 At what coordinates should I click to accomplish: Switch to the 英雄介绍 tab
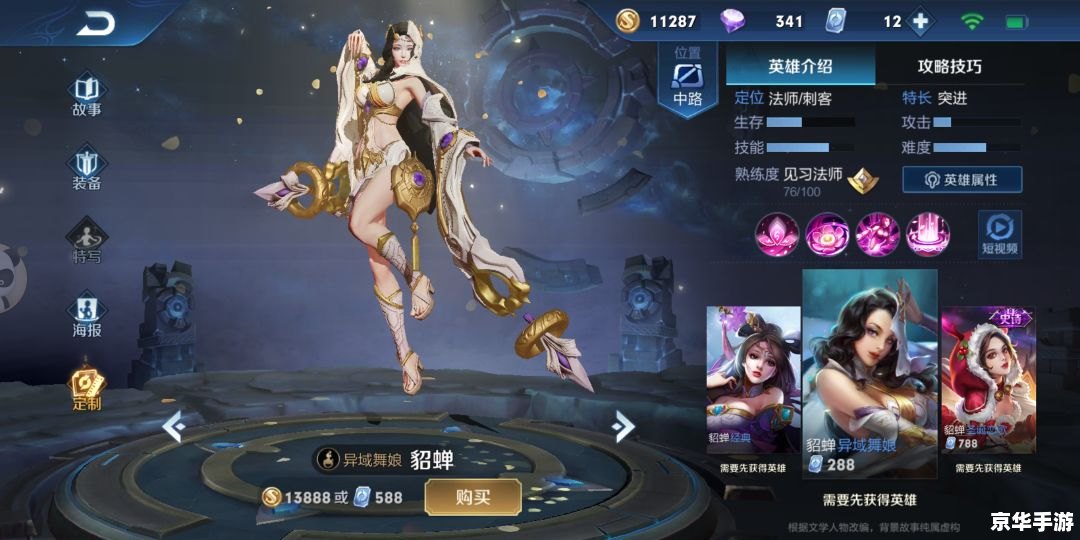point(800,67)
